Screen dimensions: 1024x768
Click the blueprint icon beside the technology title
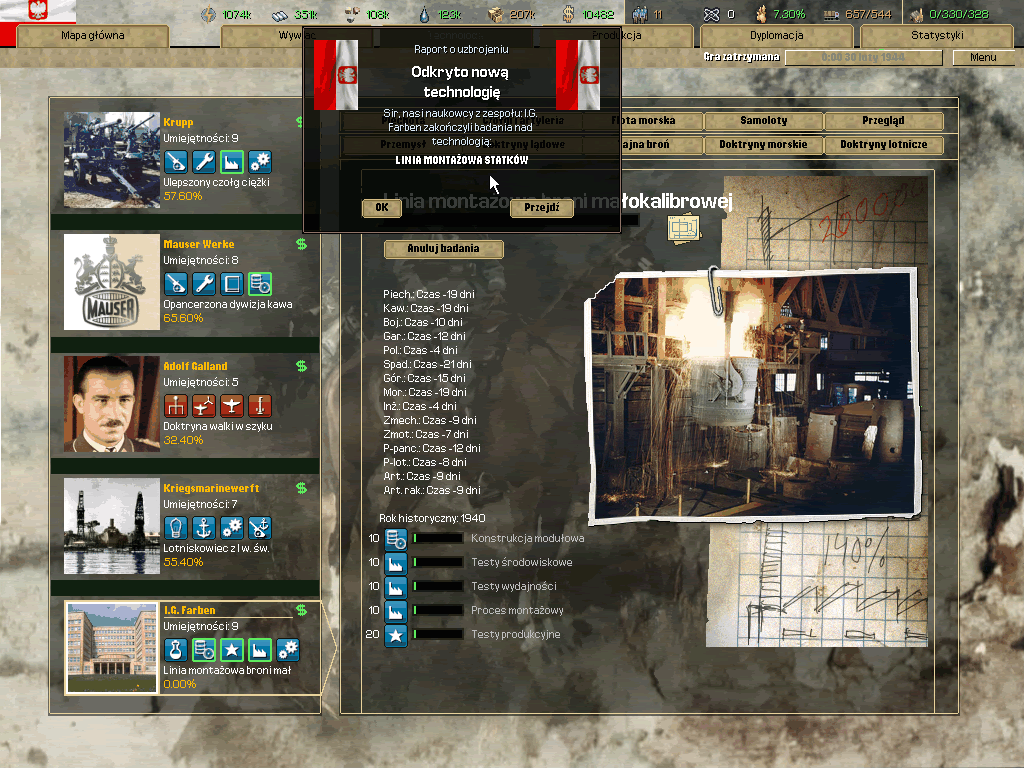tap(681, 229)
